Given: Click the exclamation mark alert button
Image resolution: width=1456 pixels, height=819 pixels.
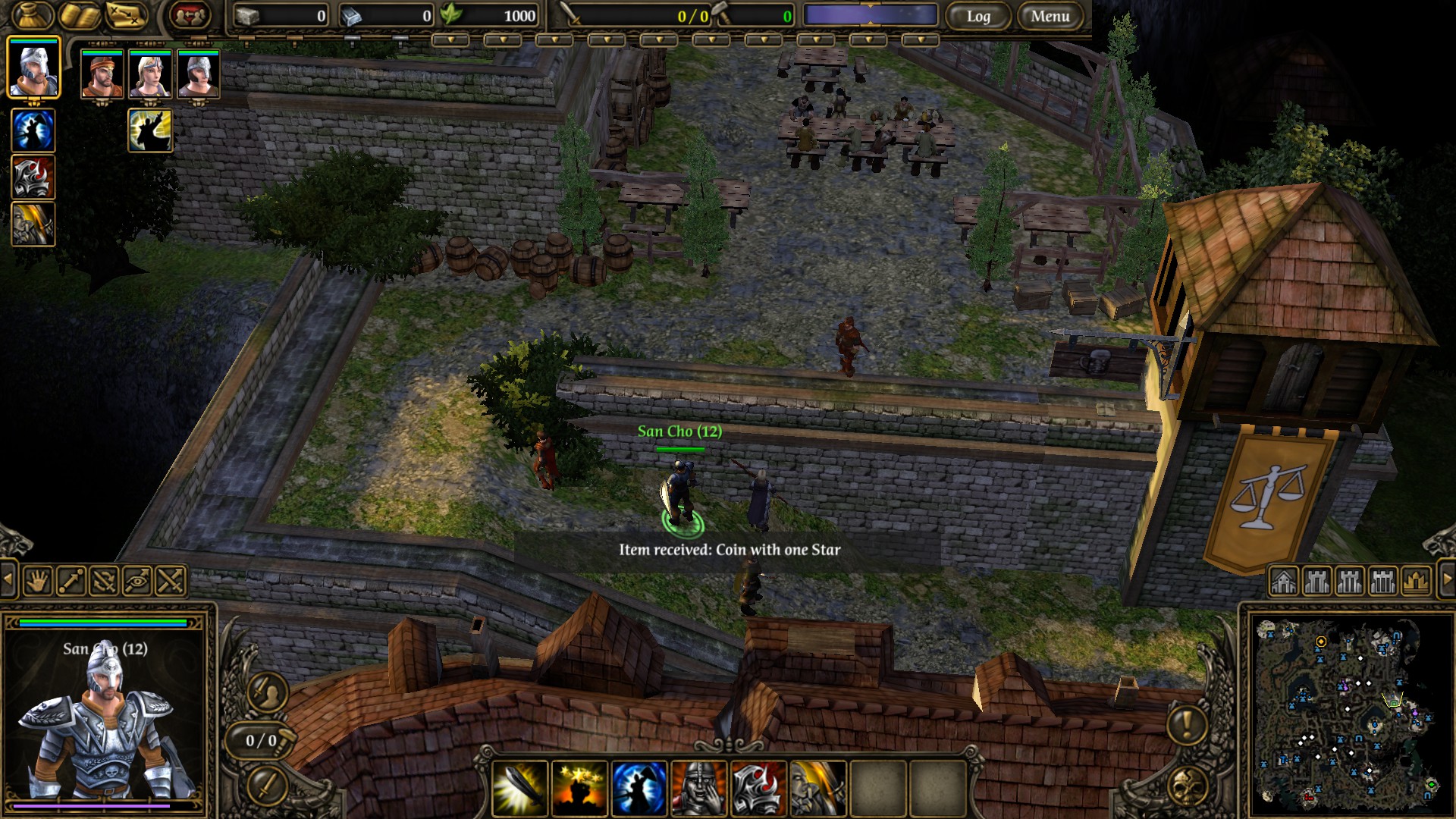Looking at the screenshot, I should 1187,725.
